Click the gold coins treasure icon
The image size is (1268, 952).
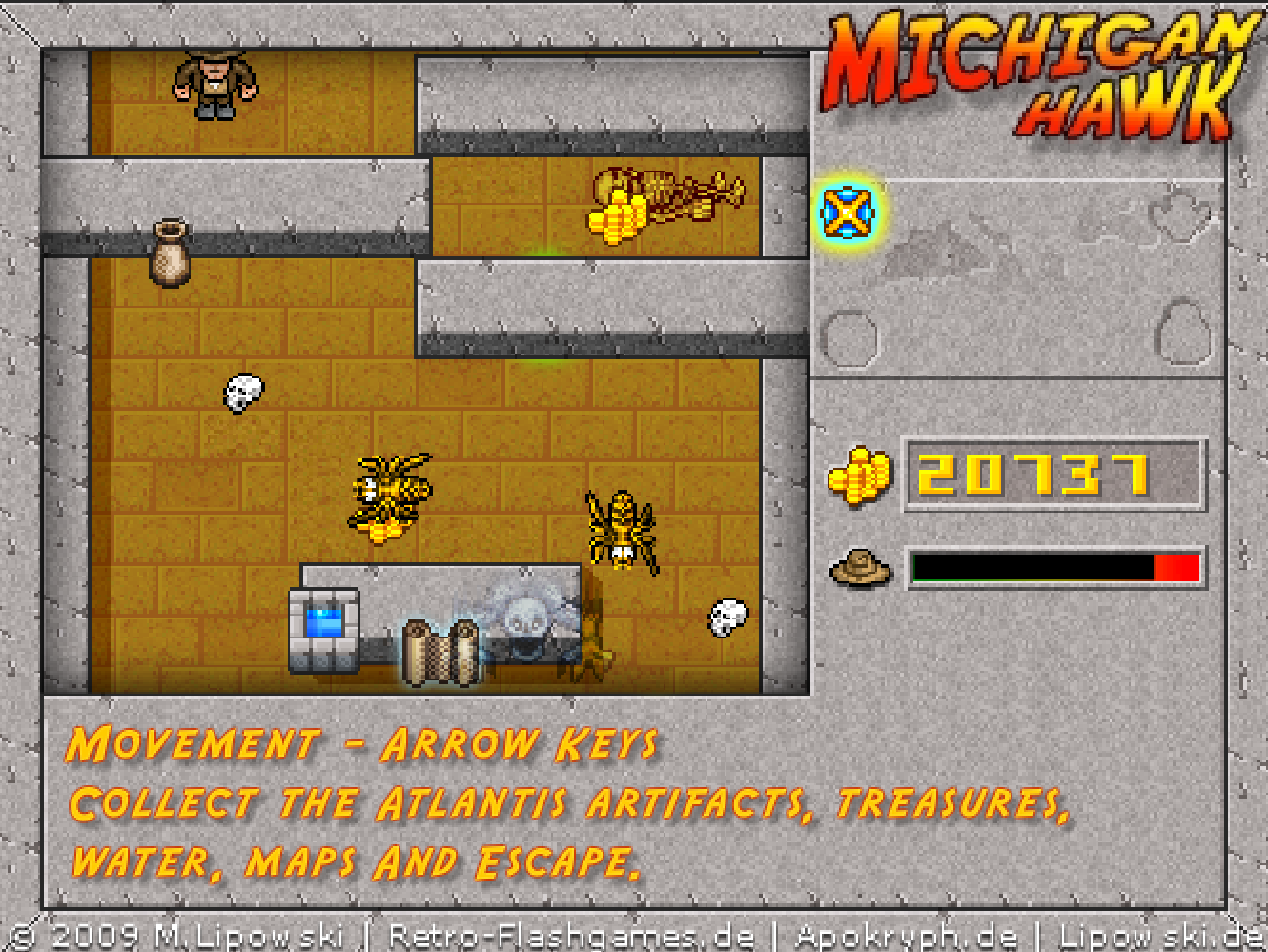859,474
